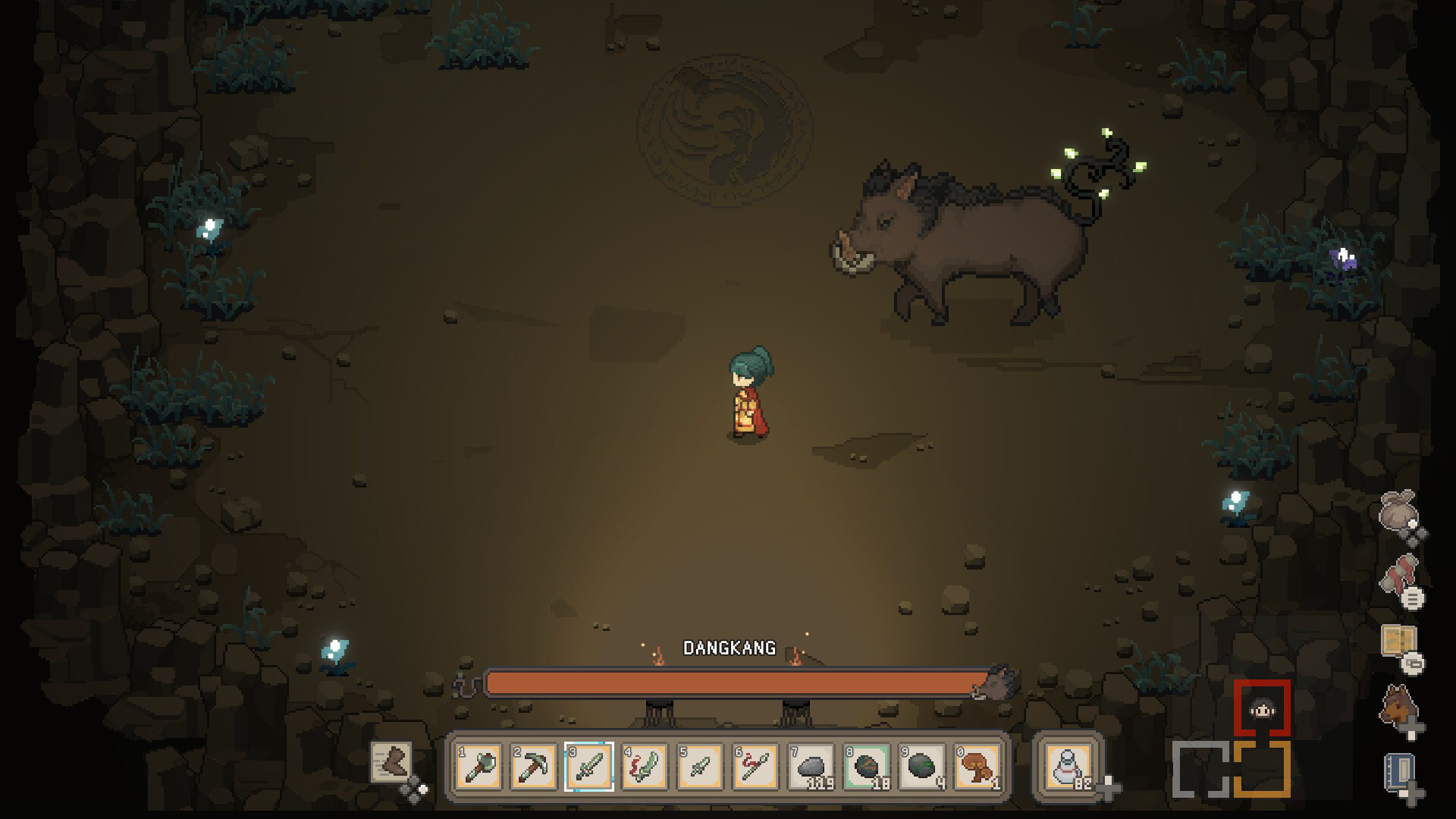This screenshot has height=819, width=1456.
Task: Click the horse mount icon
Action: point(1398,707)
